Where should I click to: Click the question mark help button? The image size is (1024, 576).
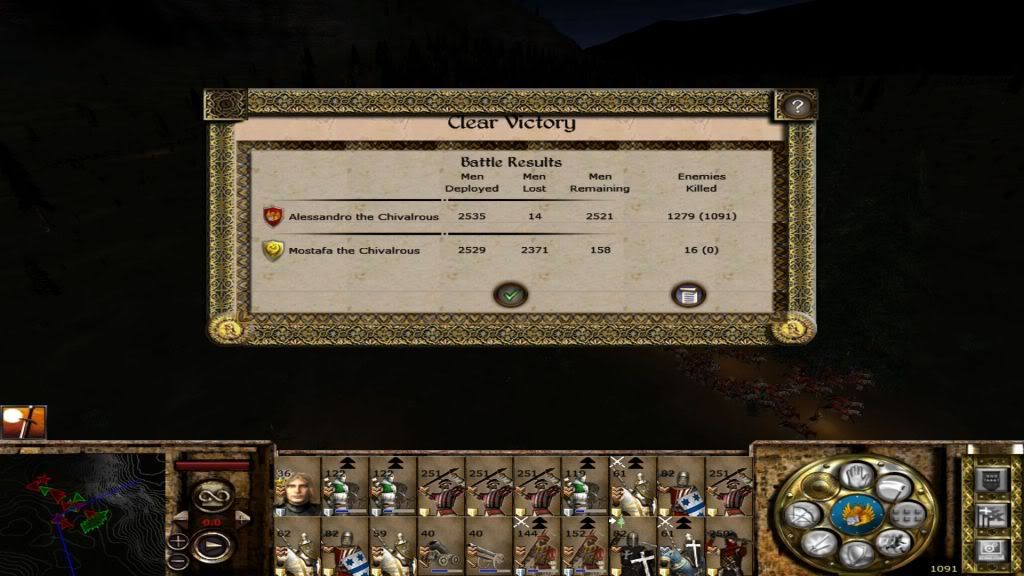[x=796, y=106]
